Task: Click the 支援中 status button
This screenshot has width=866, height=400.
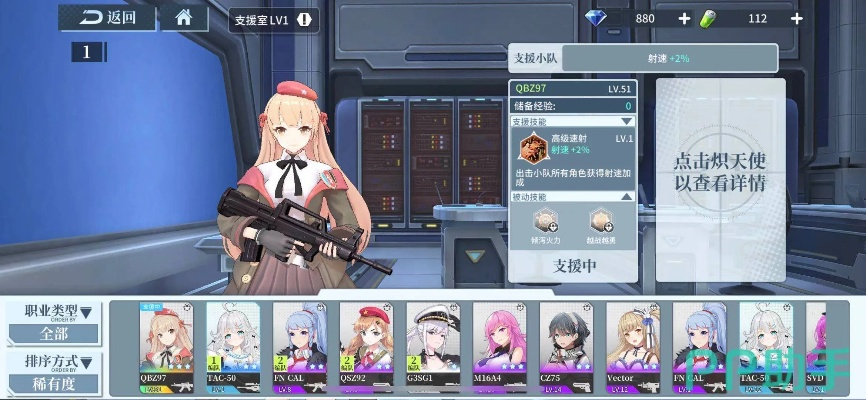Action: click(x=574, y=265)
